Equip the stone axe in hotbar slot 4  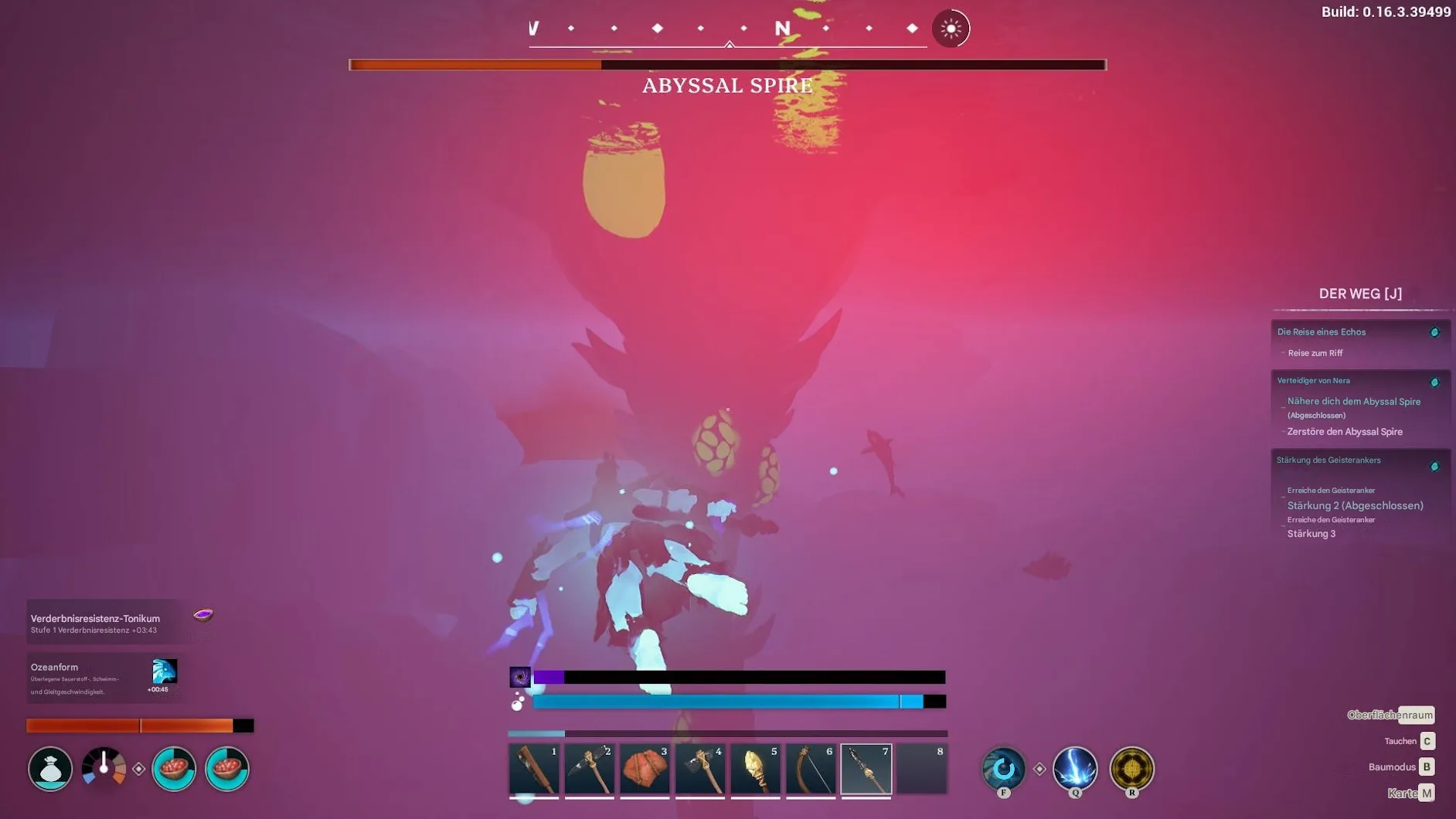coord(700,770)
